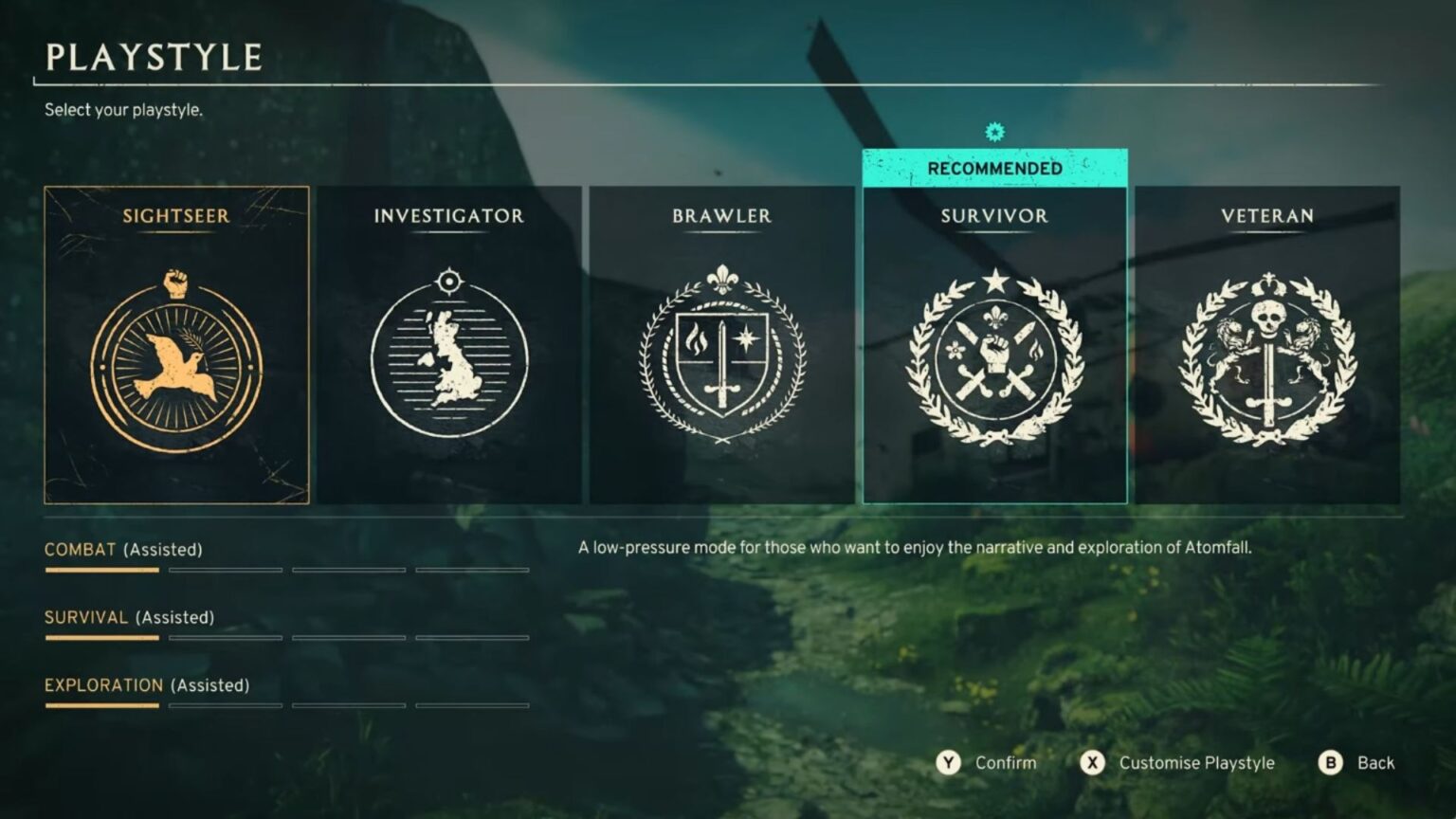Open Customise Playstyle options
Image resolution: width=1456 pixels, height=819 pixels.
click(1198, 762)
